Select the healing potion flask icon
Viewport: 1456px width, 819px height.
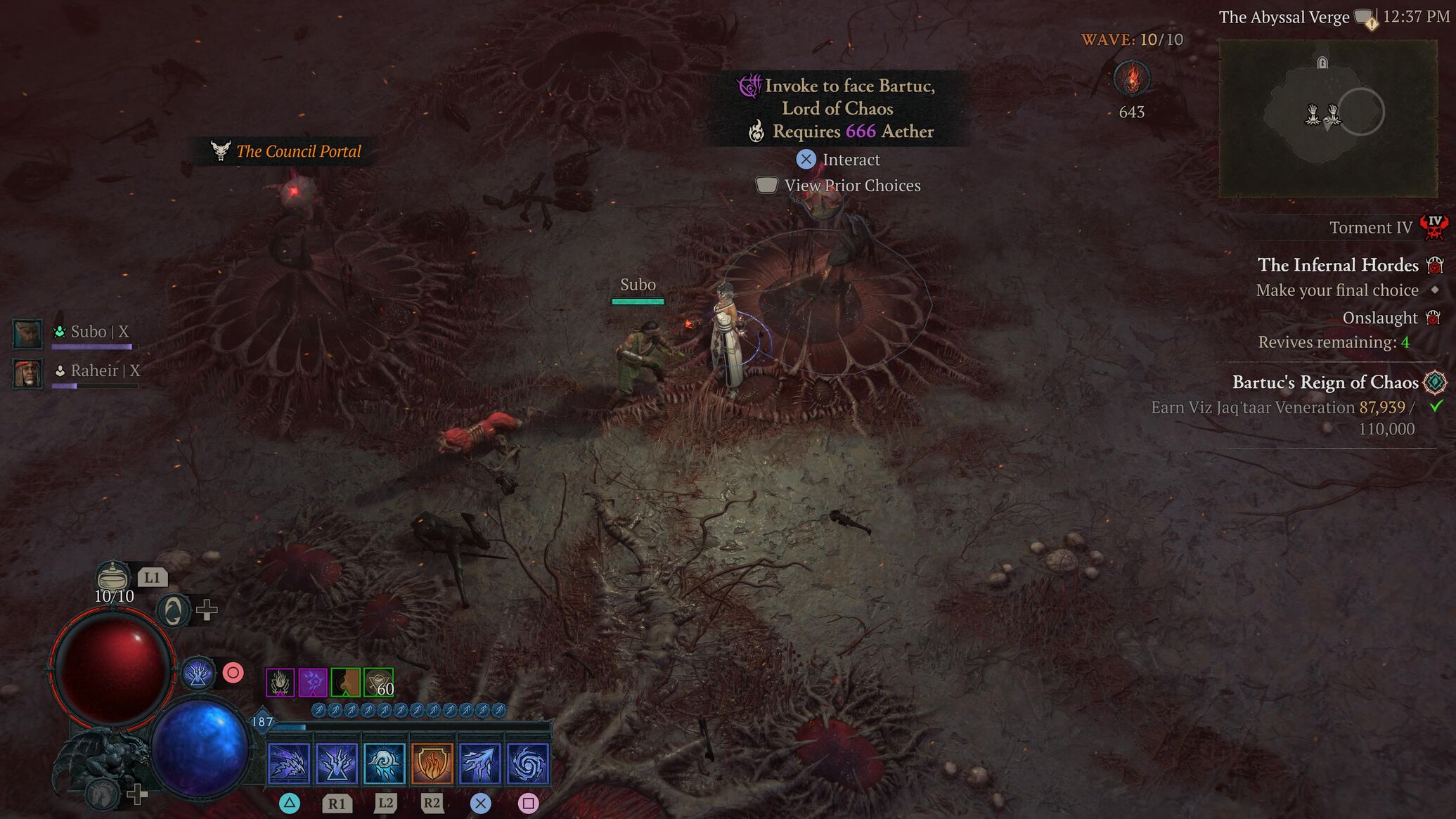click(x=112, y=576)
